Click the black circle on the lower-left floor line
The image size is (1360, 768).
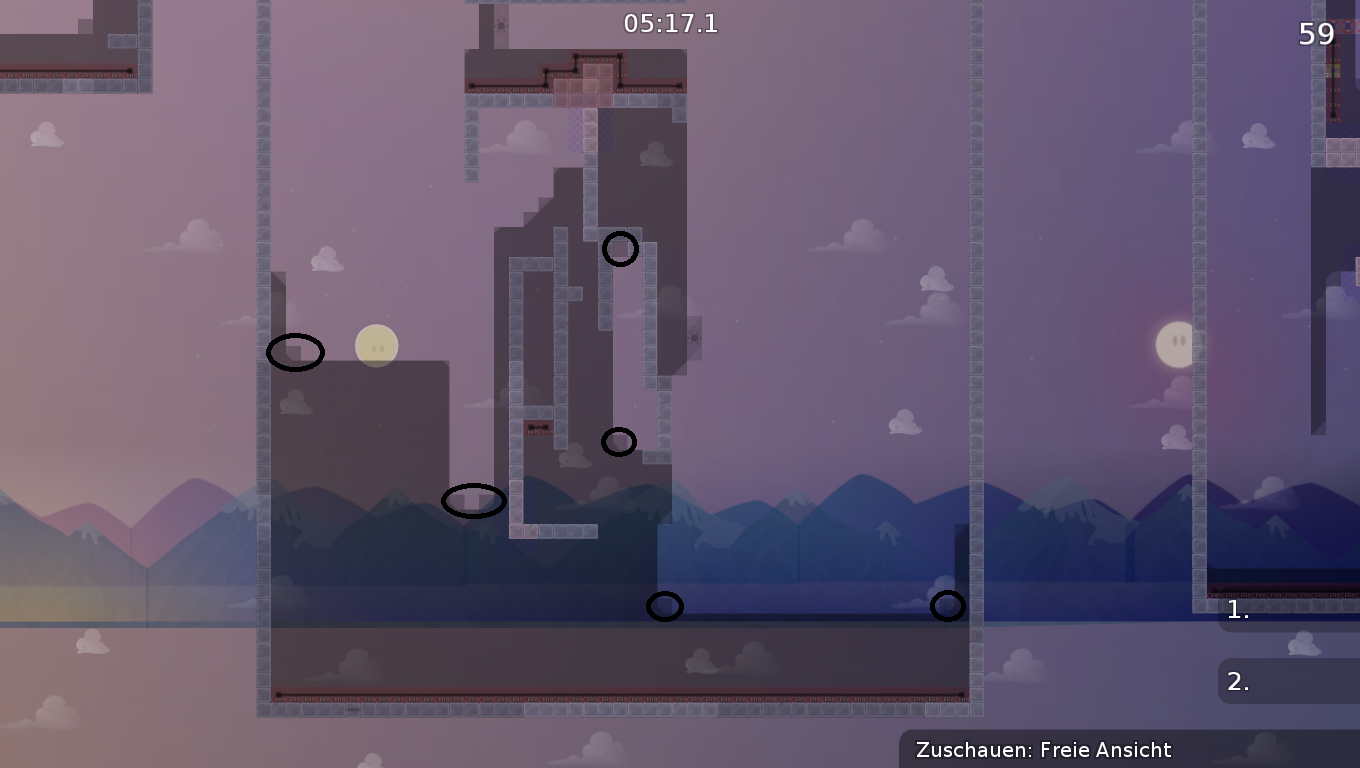tap(664, 606)
